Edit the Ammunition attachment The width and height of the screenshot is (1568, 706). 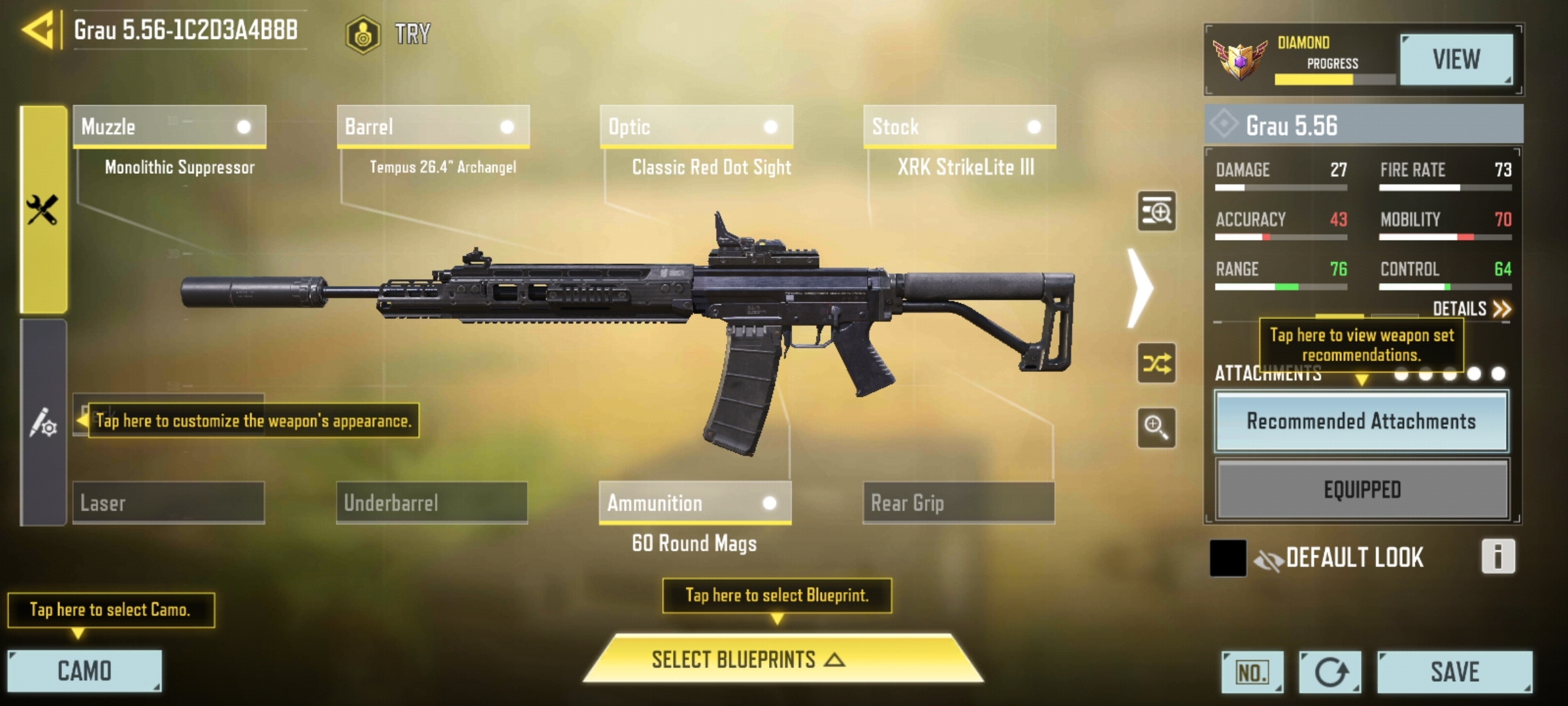point(695,503)
